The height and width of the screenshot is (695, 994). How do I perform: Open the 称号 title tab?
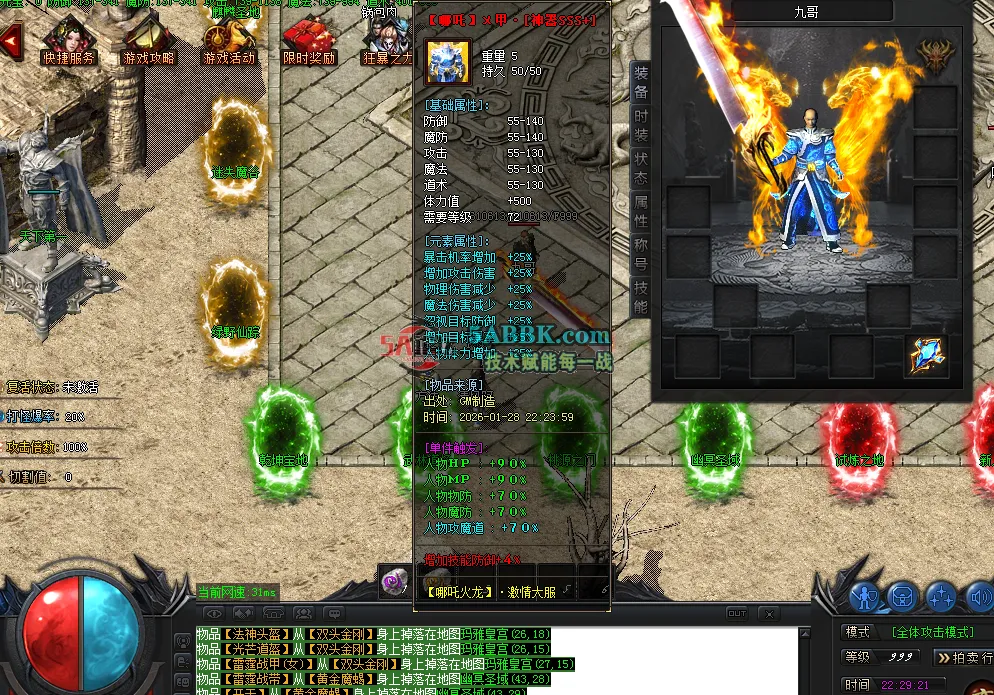tap(641, 254)
